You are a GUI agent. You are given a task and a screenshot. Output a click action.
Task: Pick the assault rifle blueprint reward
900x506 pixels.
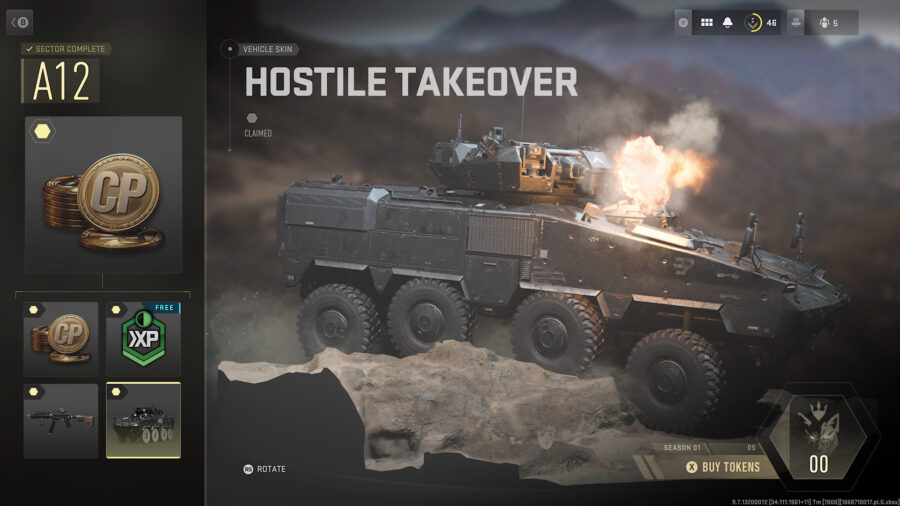pos(61,421)
